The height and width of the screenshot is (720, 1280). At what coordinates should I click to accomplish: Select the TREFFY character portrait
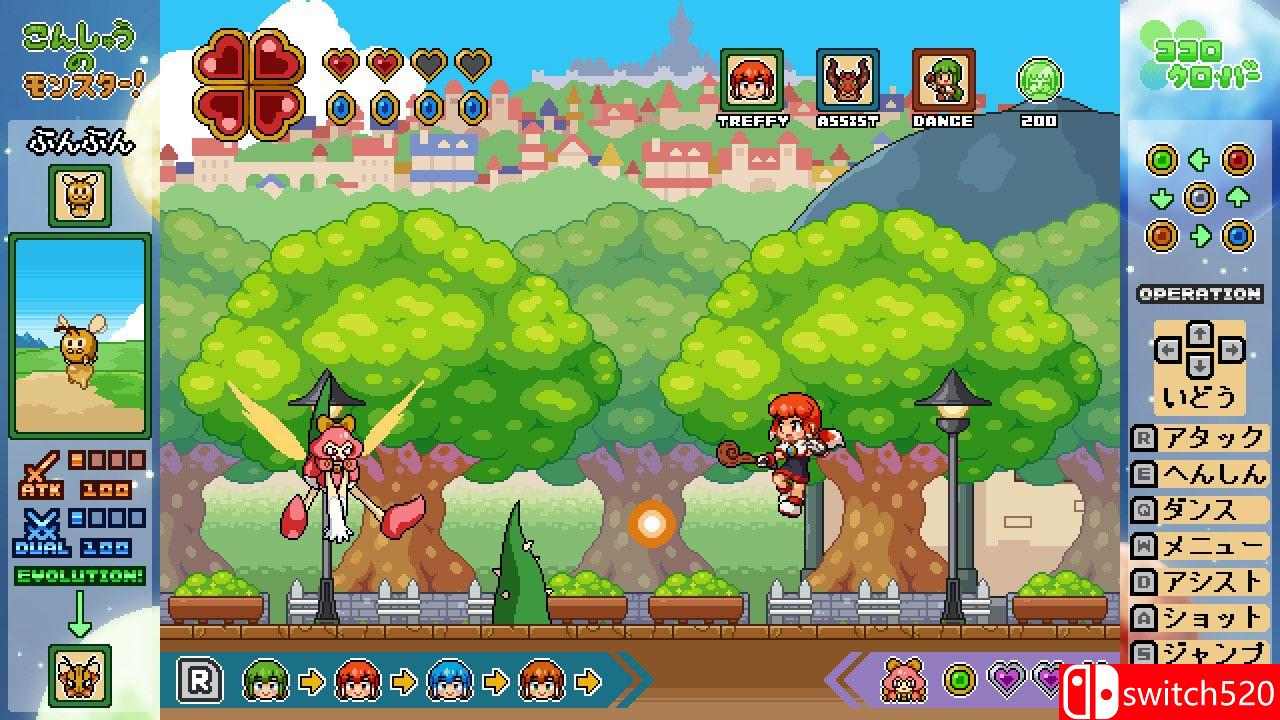pos(751,80)
